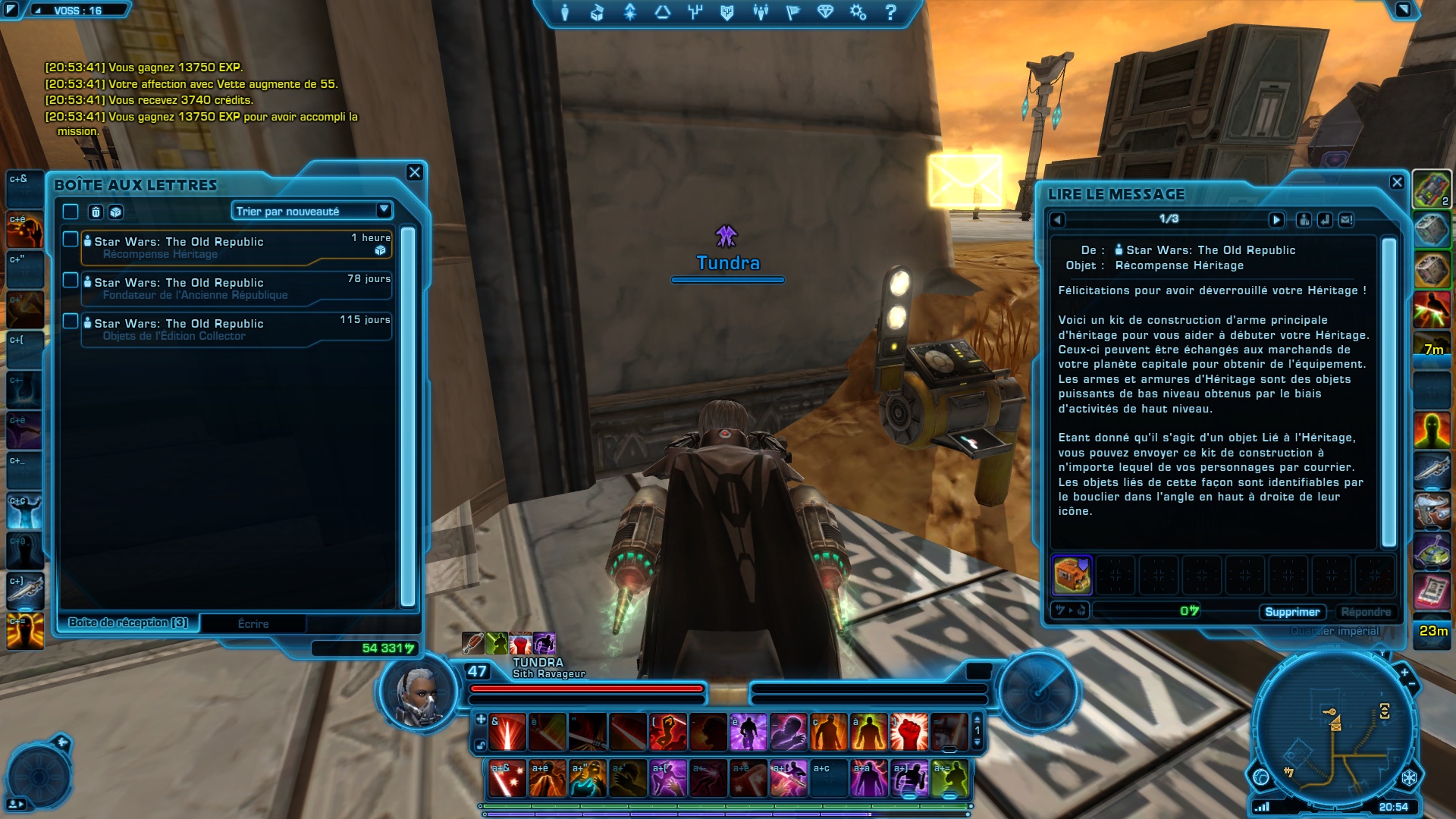Open the Fondateur de l'Ancienne République mail
This screenshot has height=819, width=1456.
point(235,288)
